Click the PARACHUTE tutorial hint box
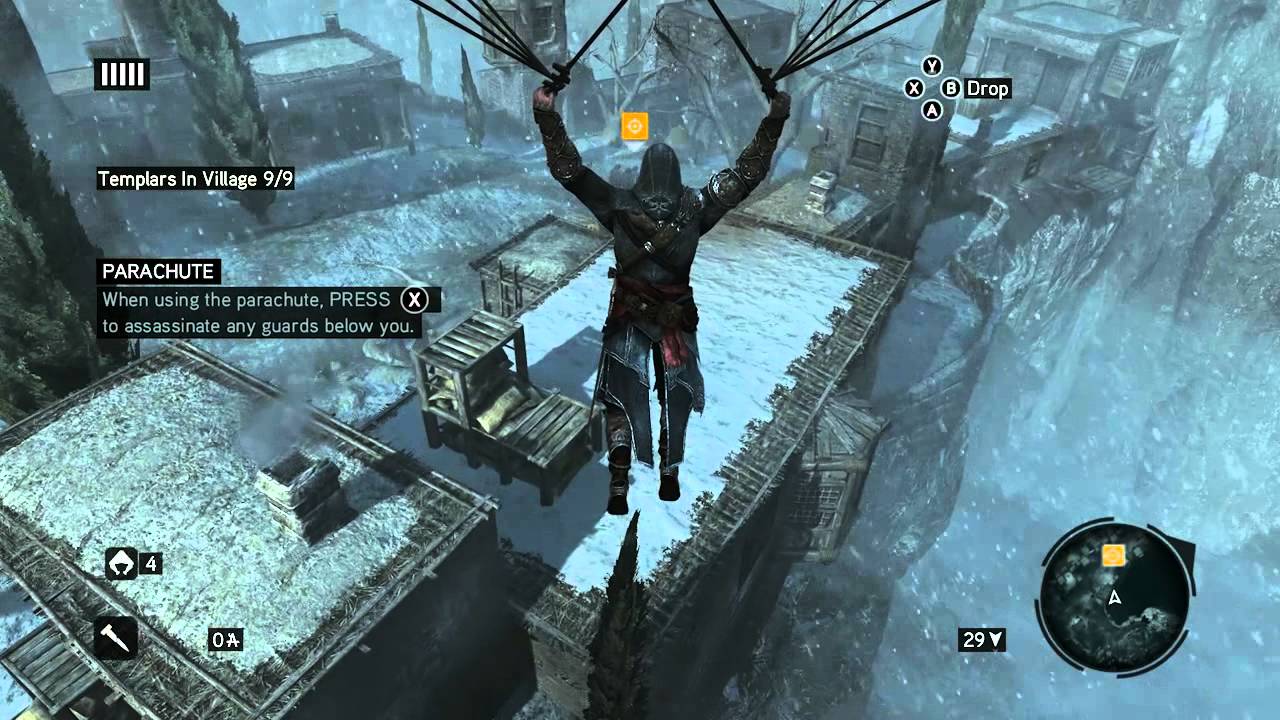 [268, 298]
